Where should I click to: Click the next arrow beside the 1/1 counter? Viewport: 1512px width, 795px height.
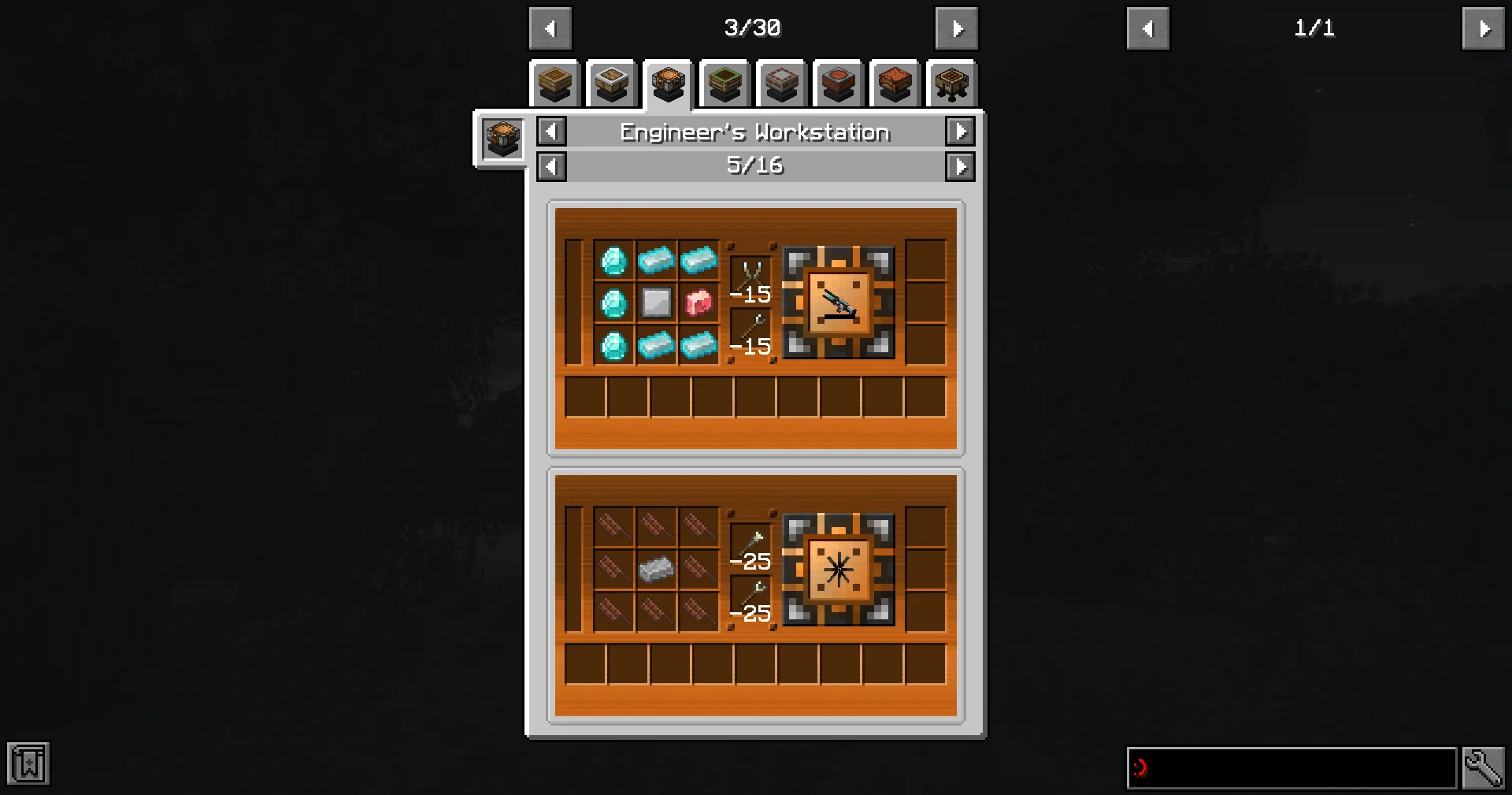1483,29
